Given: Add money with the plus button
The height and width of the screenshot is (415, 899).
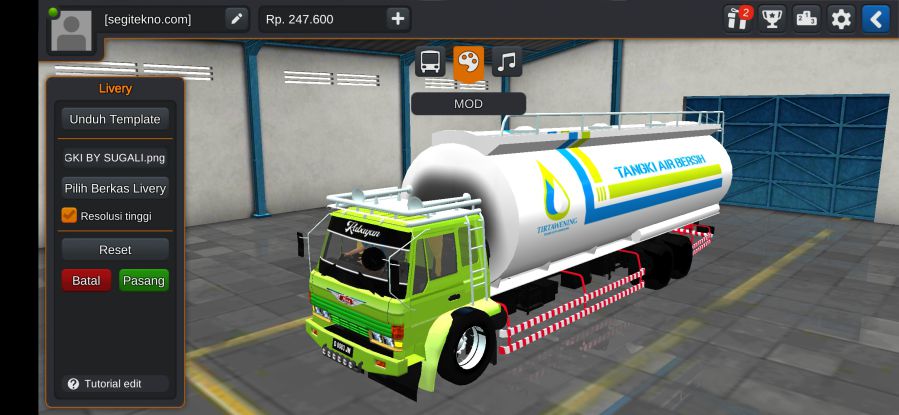Looking at the screenshot, I should [x=398, y=19].
